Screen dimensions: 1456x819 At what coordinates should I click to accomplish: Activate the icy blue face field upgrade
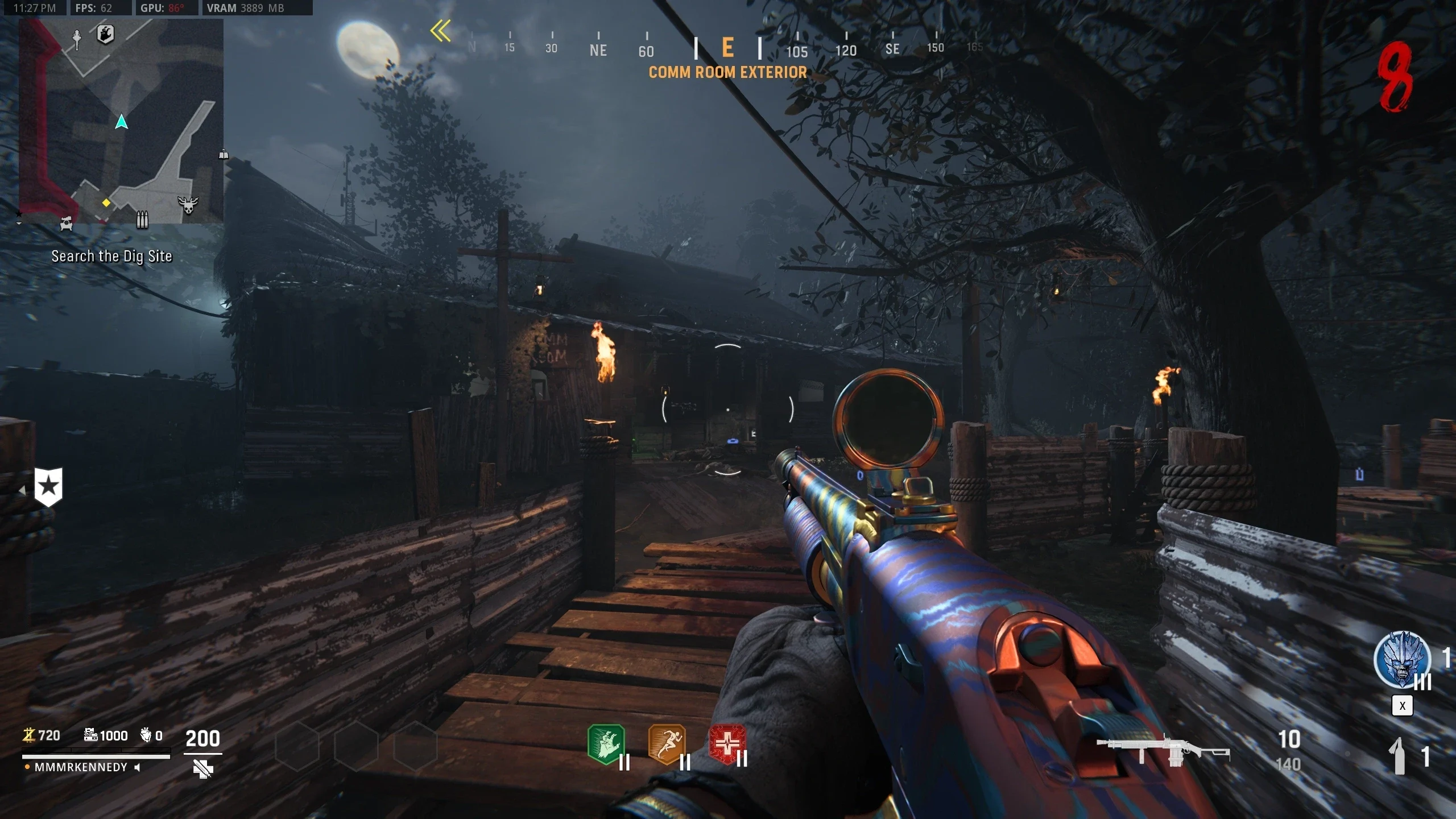pos(1402,660)
